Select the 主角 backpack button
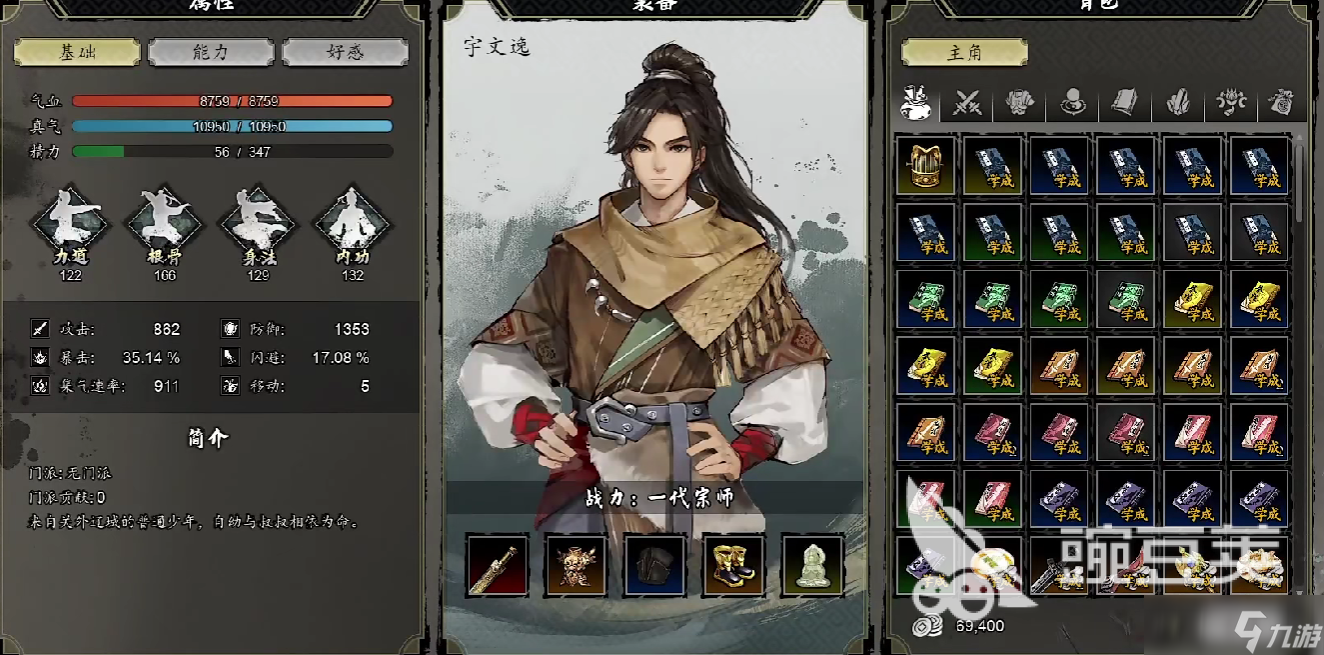Viewport: 1324px width, 655px height. 964,52
